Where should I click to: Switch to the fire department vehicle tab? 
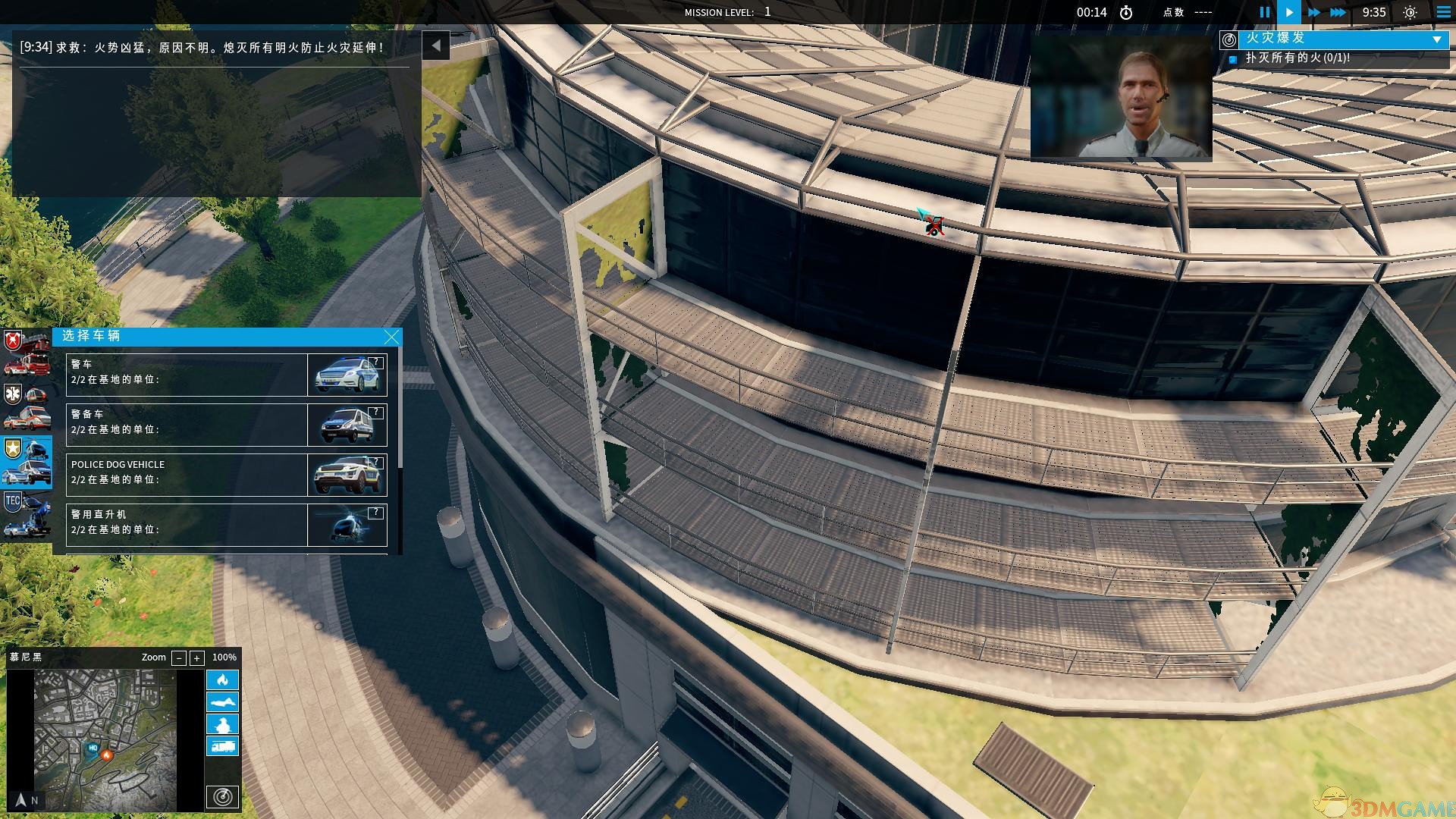pos(27,353)
